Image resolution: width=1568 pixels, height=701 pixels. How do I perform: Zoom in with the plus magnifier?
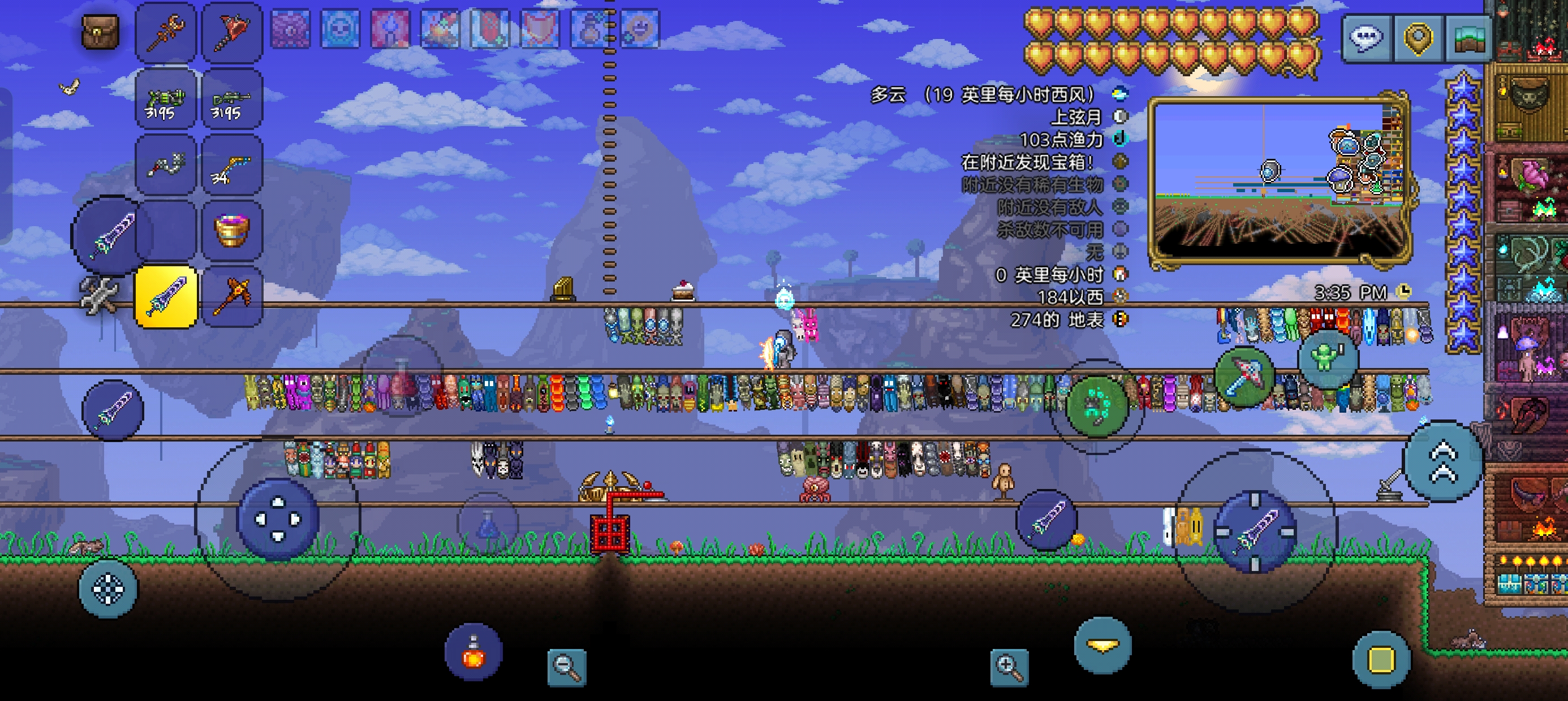(1009, 667)
